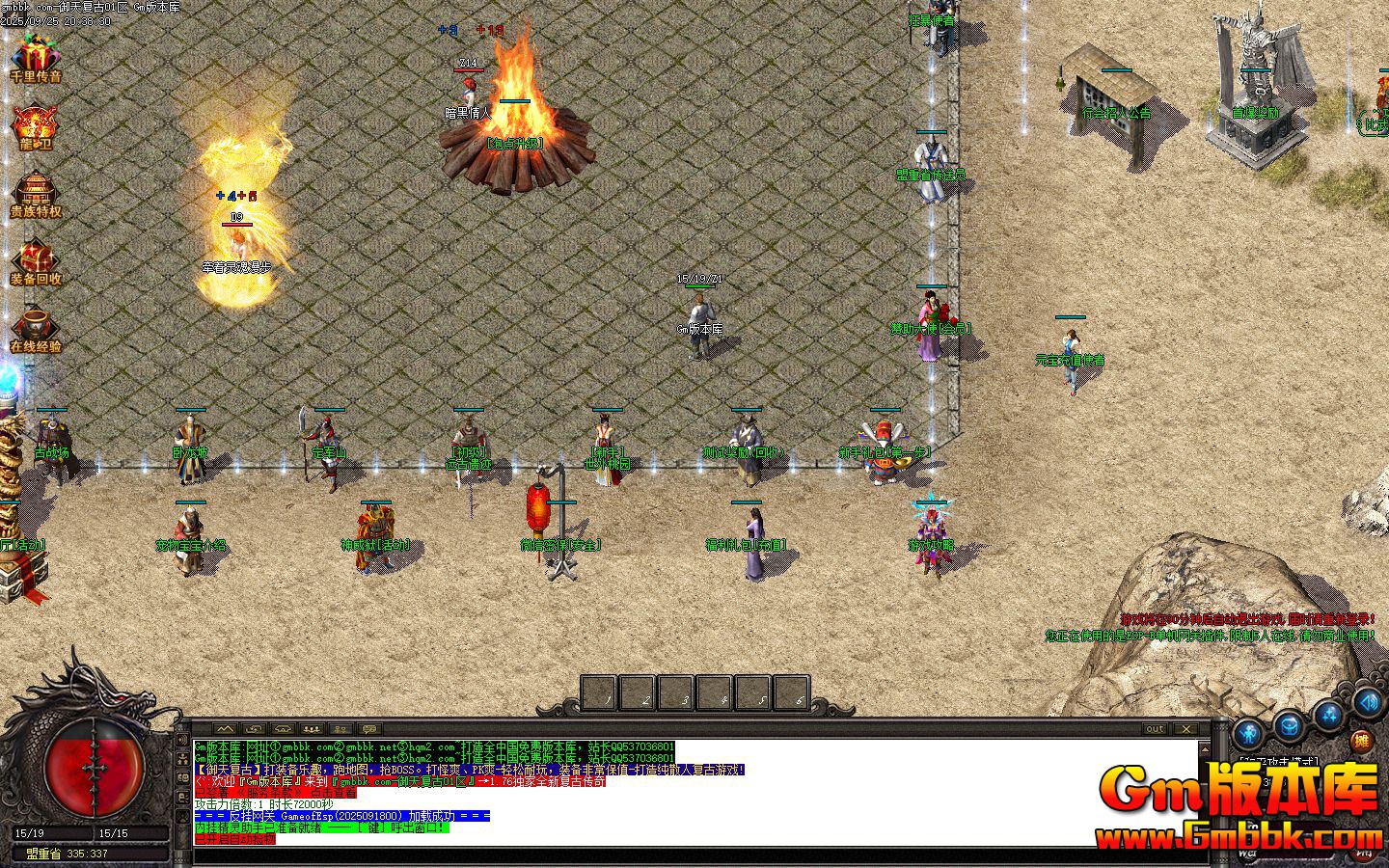Toggle the loop arrows icon in chat toolbar

[x=253, y=728]
